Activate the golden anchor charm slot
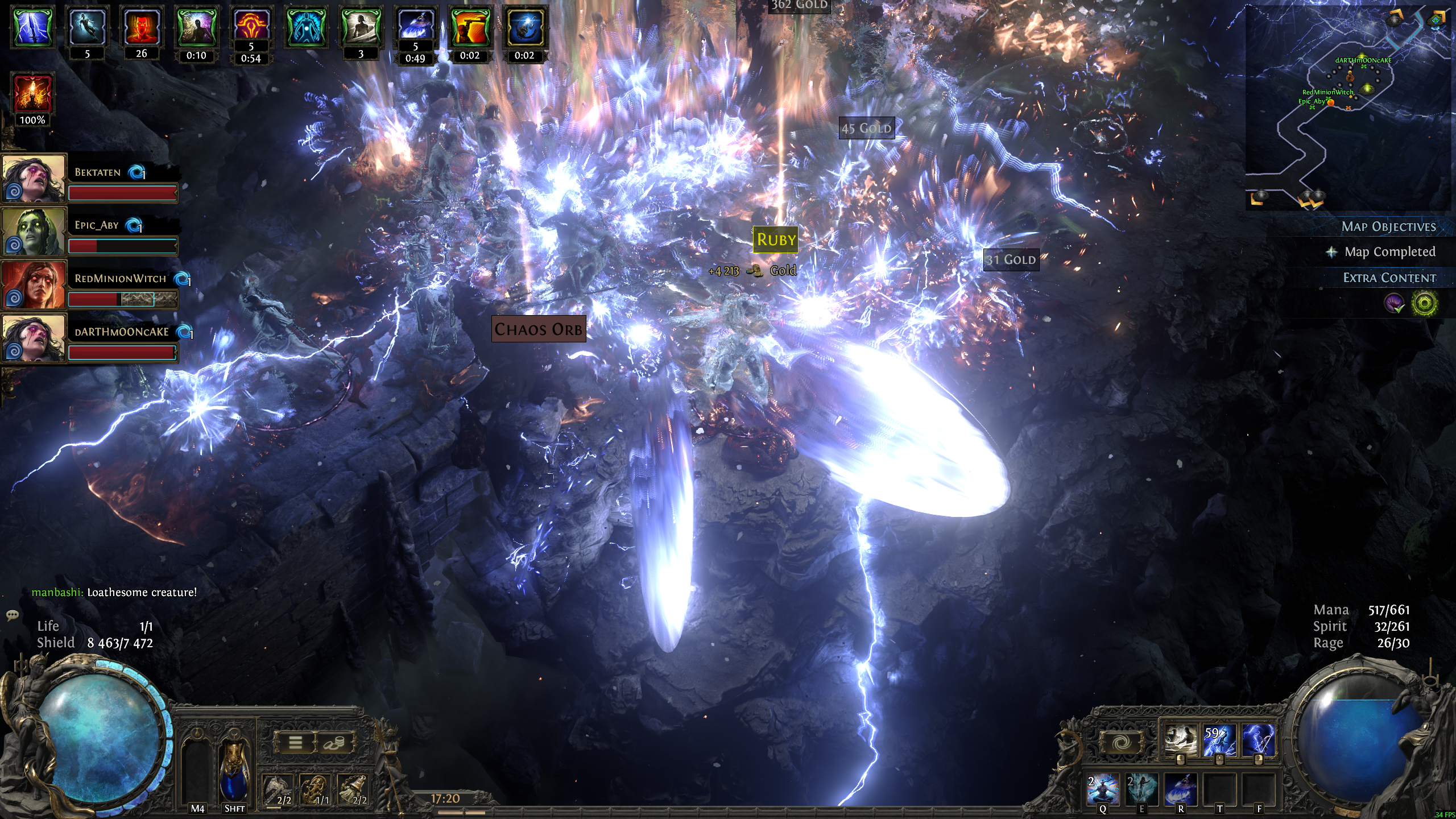 click(x=315, y=790)
